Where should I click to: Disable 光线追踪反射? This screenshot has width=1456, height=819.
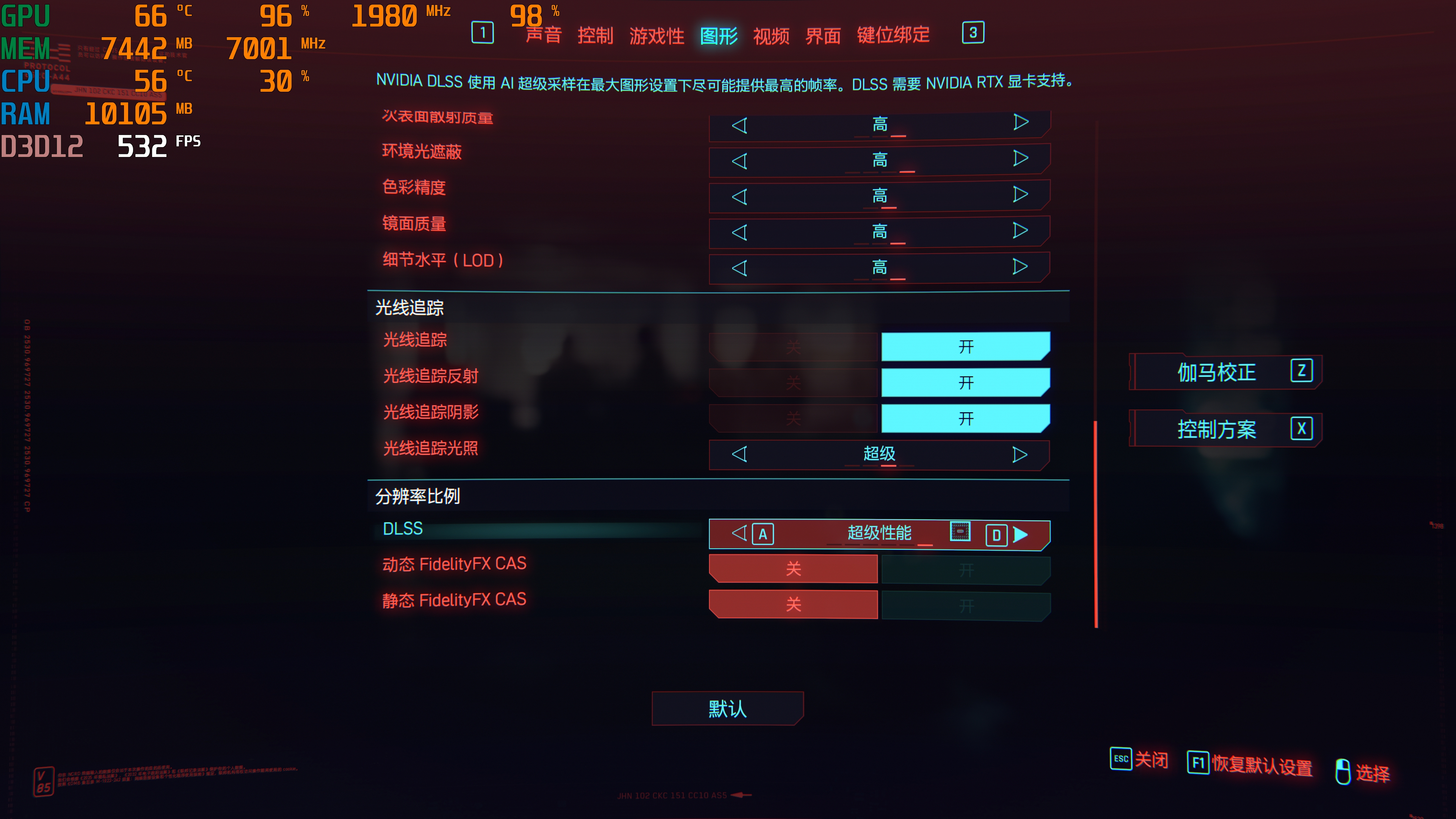(x=794, y=383)
